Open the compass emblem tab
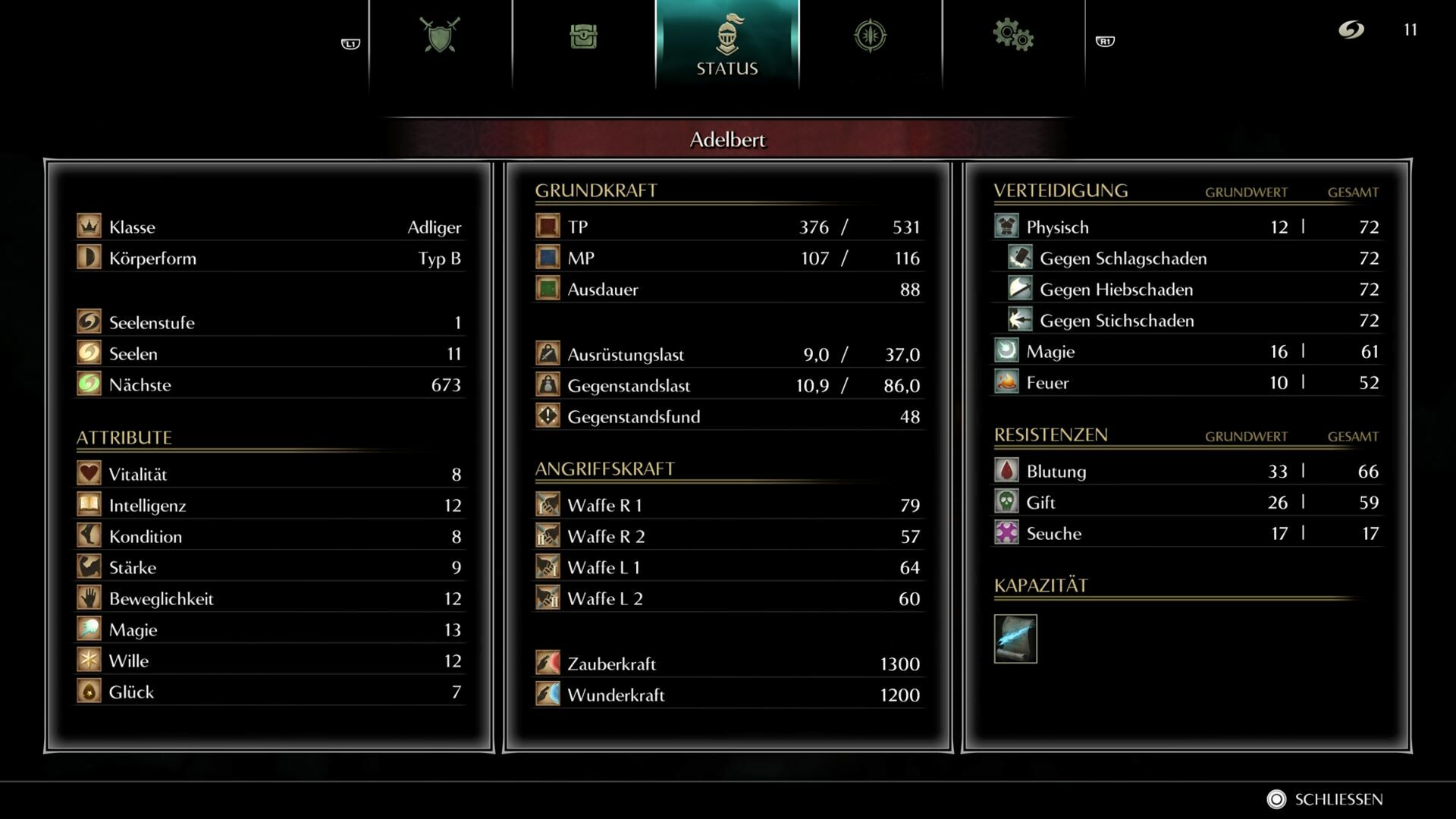This screenshot has height=819, width=1456. click(x=870, y=36)
